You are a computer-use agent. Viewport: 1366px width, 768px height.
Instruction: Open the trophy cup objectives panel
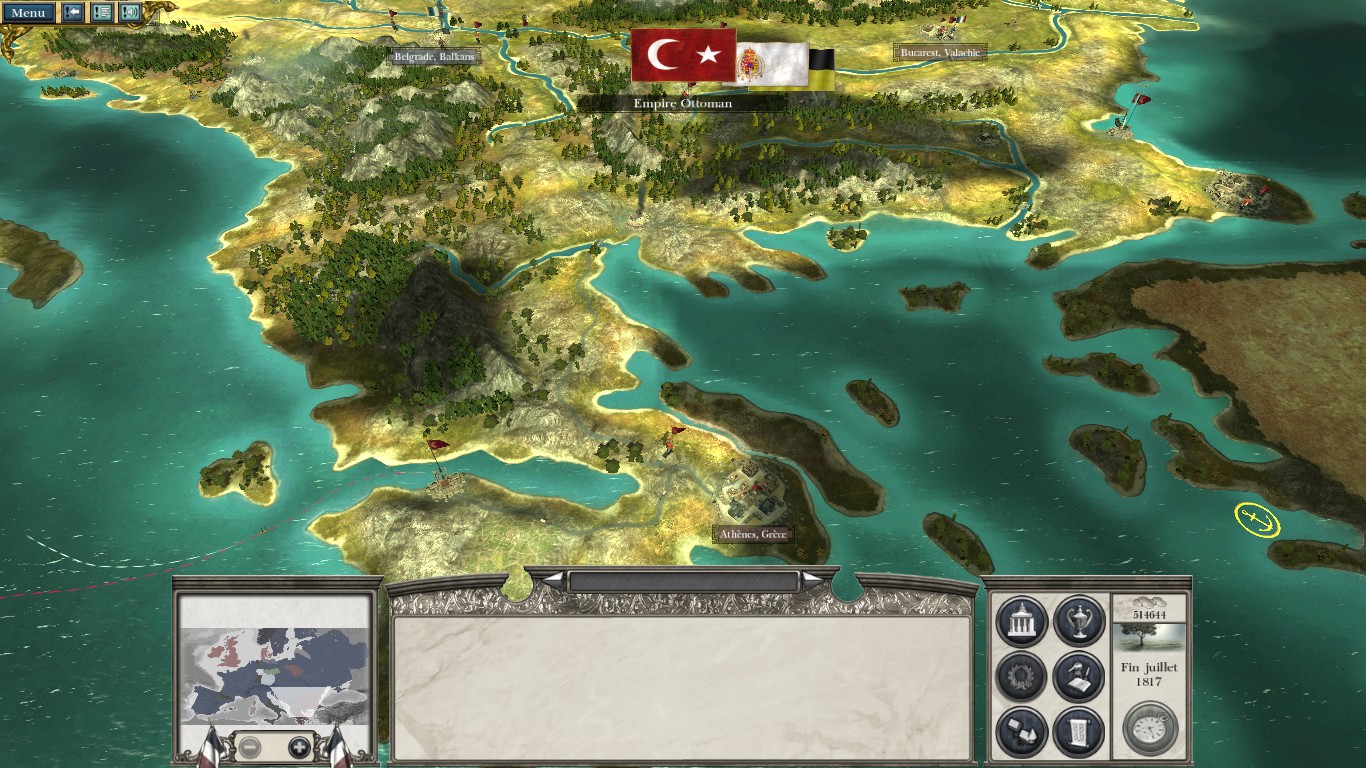point(1078,621)
